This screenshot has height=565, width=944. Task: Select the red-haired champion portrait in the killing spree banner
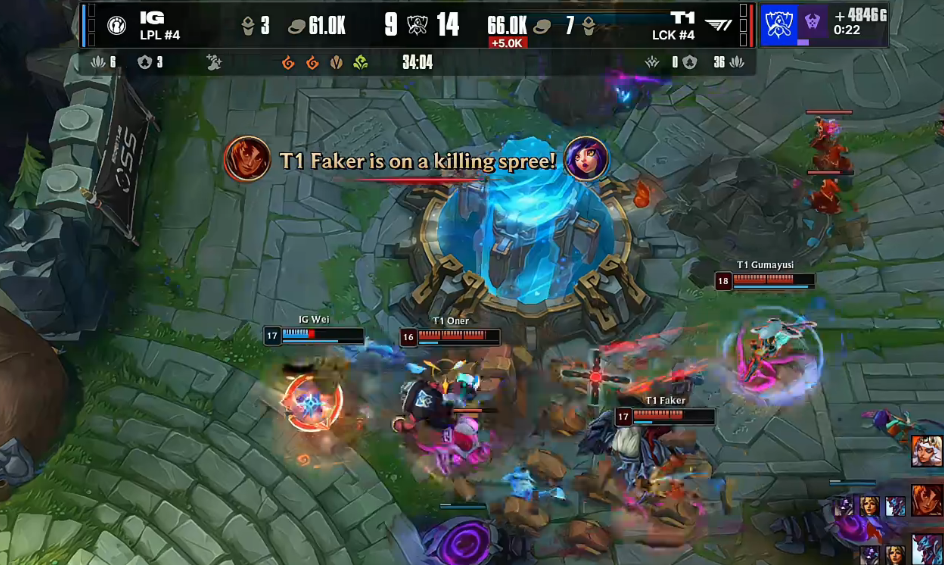click(247, 159)
